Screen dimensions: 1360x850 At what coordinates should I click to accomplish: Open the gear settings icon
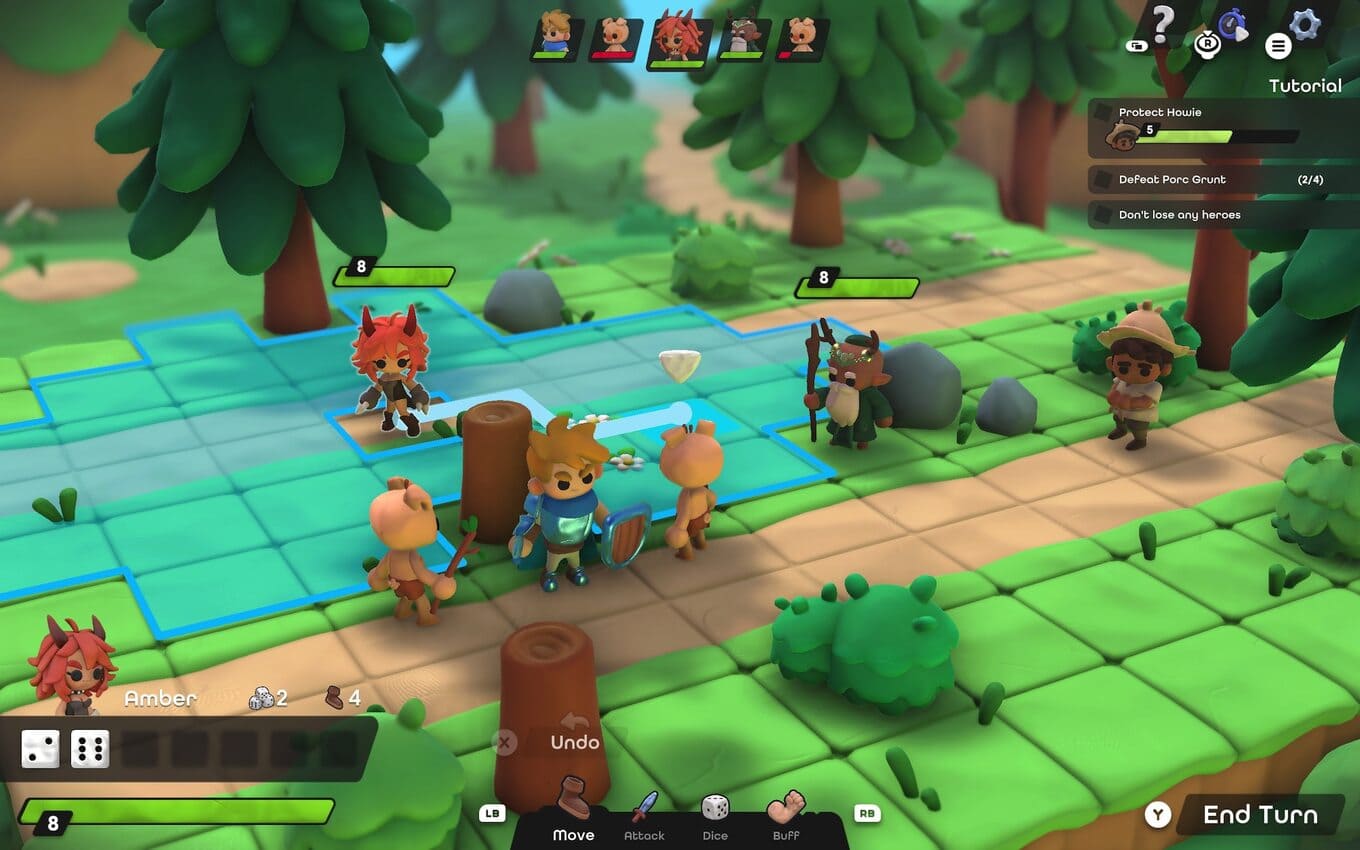[x=1304, y=25]
